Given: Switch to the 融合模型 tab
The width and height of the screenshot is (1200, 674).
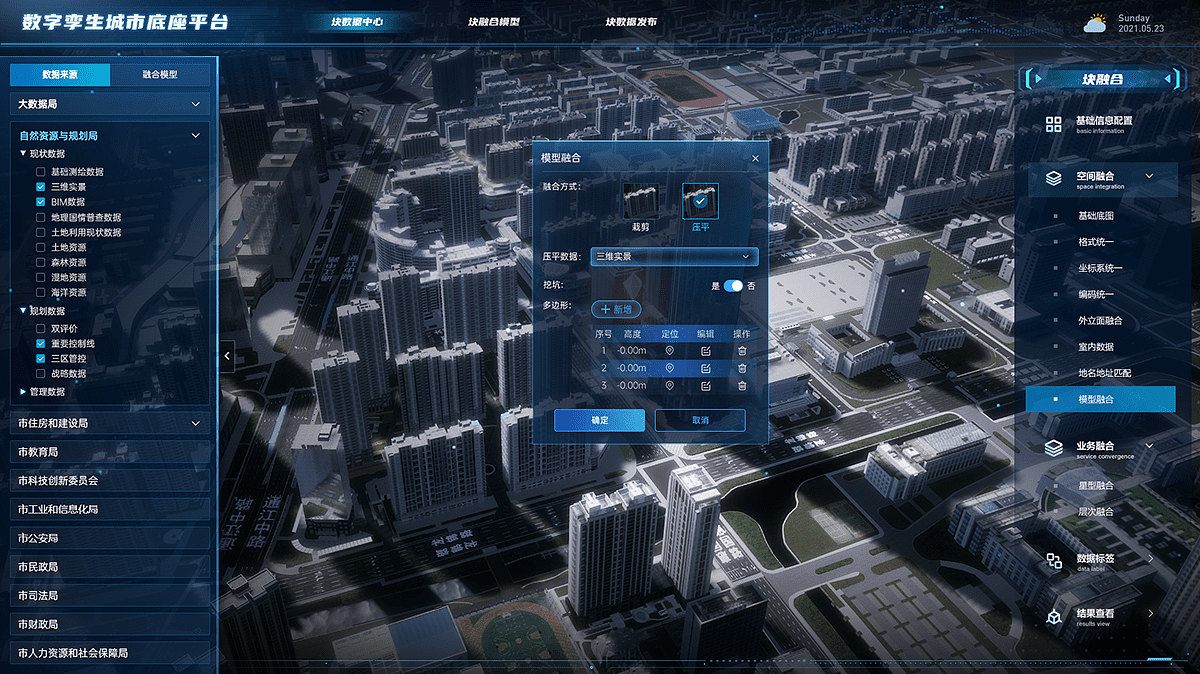Looking at the screenshot, I should pos(160,75).
